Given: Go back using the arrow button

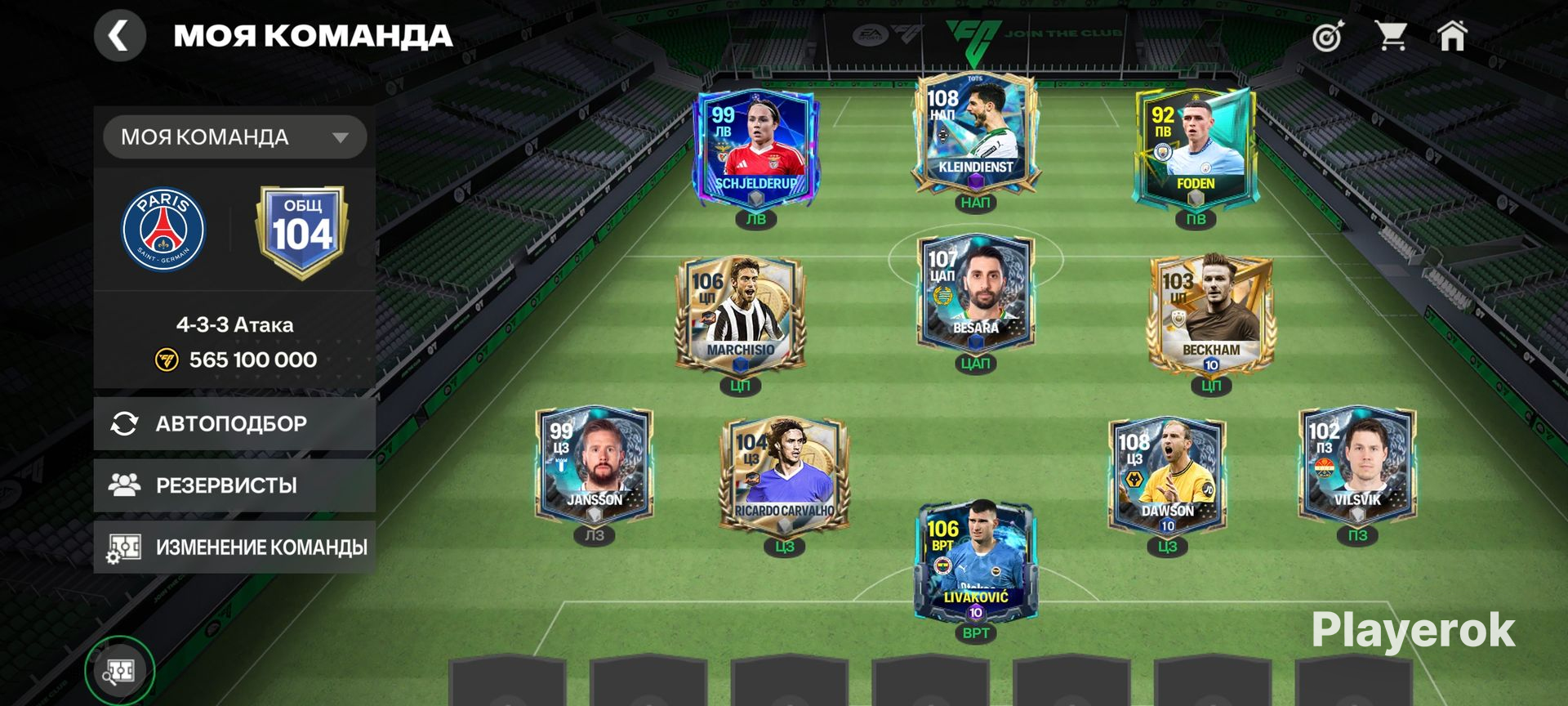Looking at the screenshot, I should tap(119, 37).
